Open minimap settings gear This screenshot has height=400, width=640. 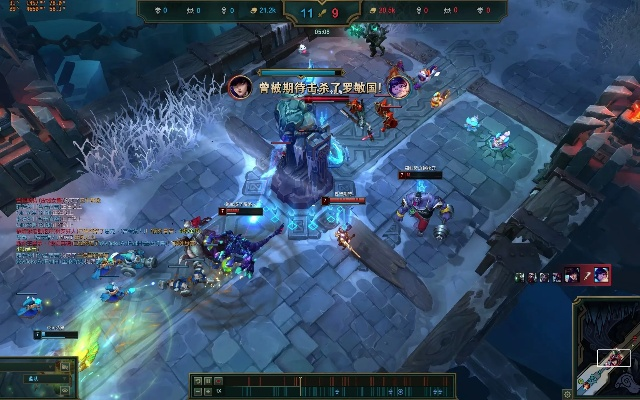click(x=568, y=393)
